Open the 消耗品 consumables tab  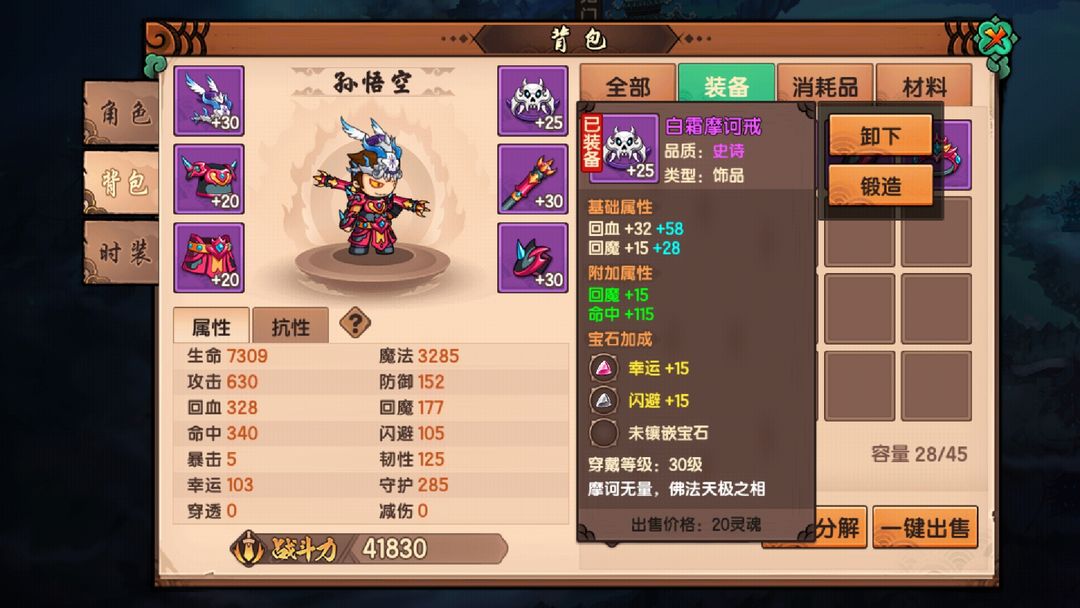click(825, 87)
